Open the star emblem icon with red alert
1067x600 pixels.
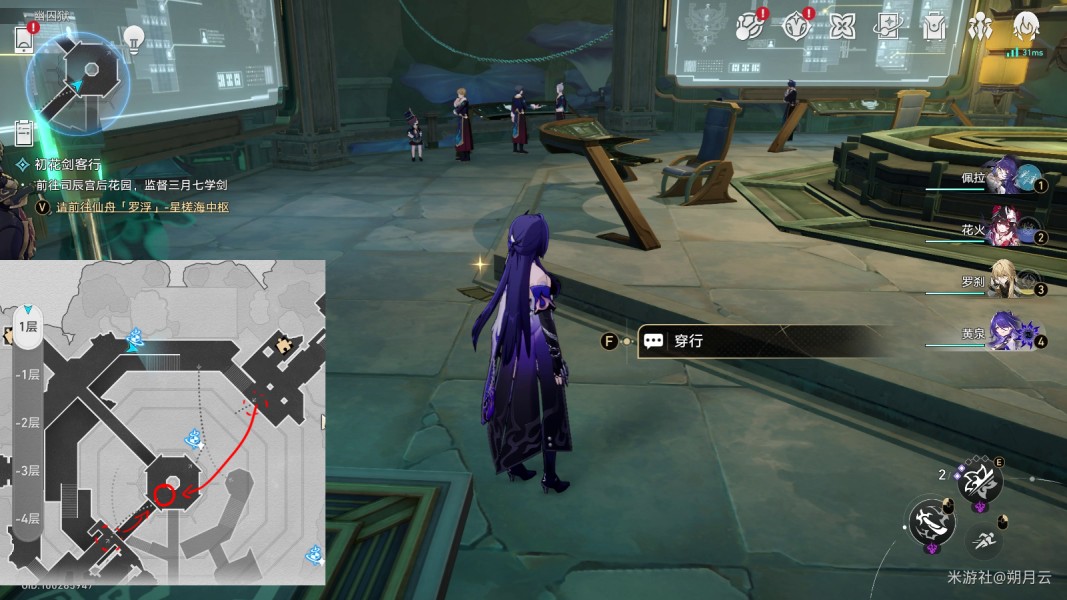[x=797, y=27]
